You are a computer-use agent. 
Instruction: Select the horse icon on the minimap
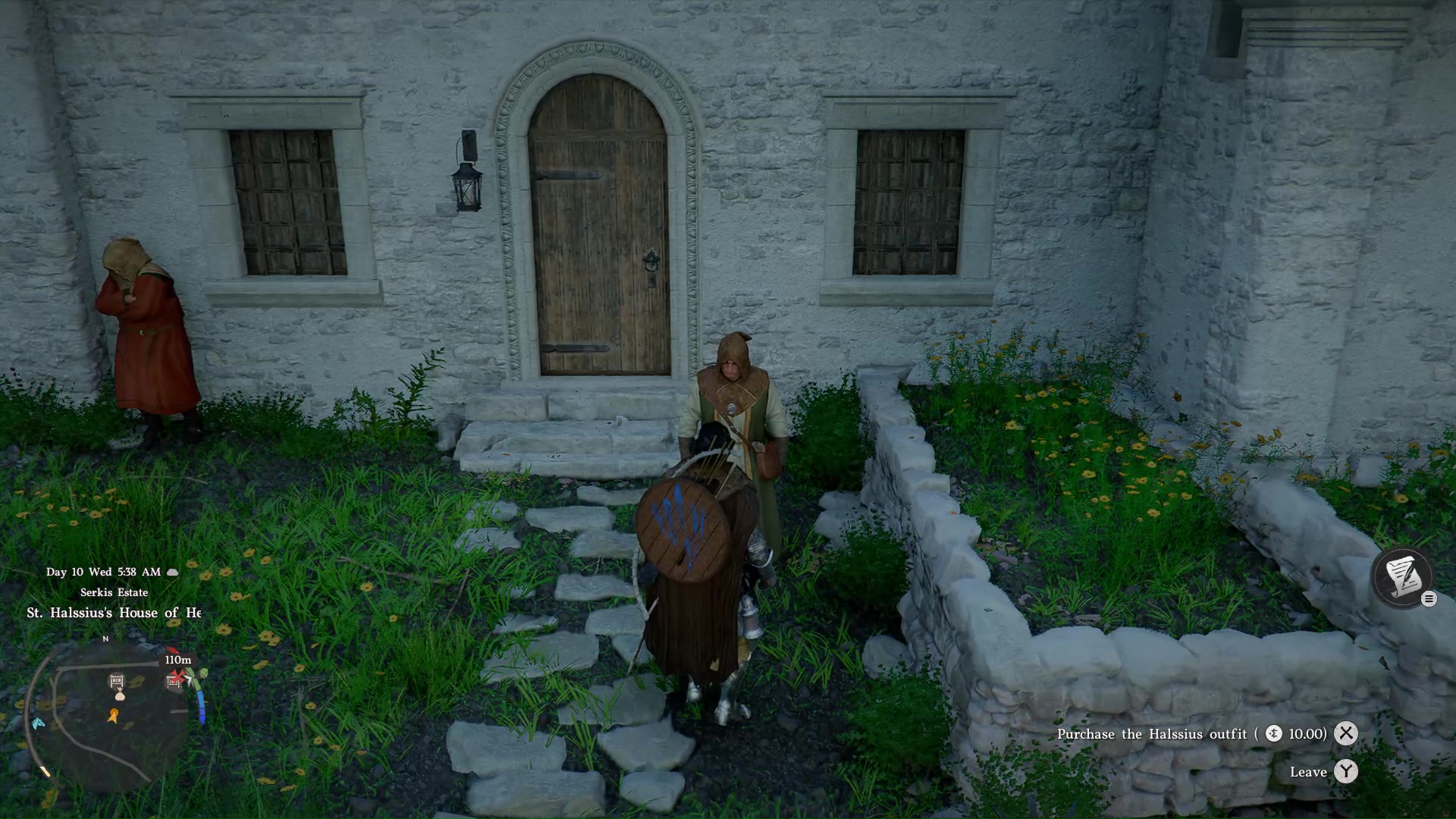[x=38, y=723]
